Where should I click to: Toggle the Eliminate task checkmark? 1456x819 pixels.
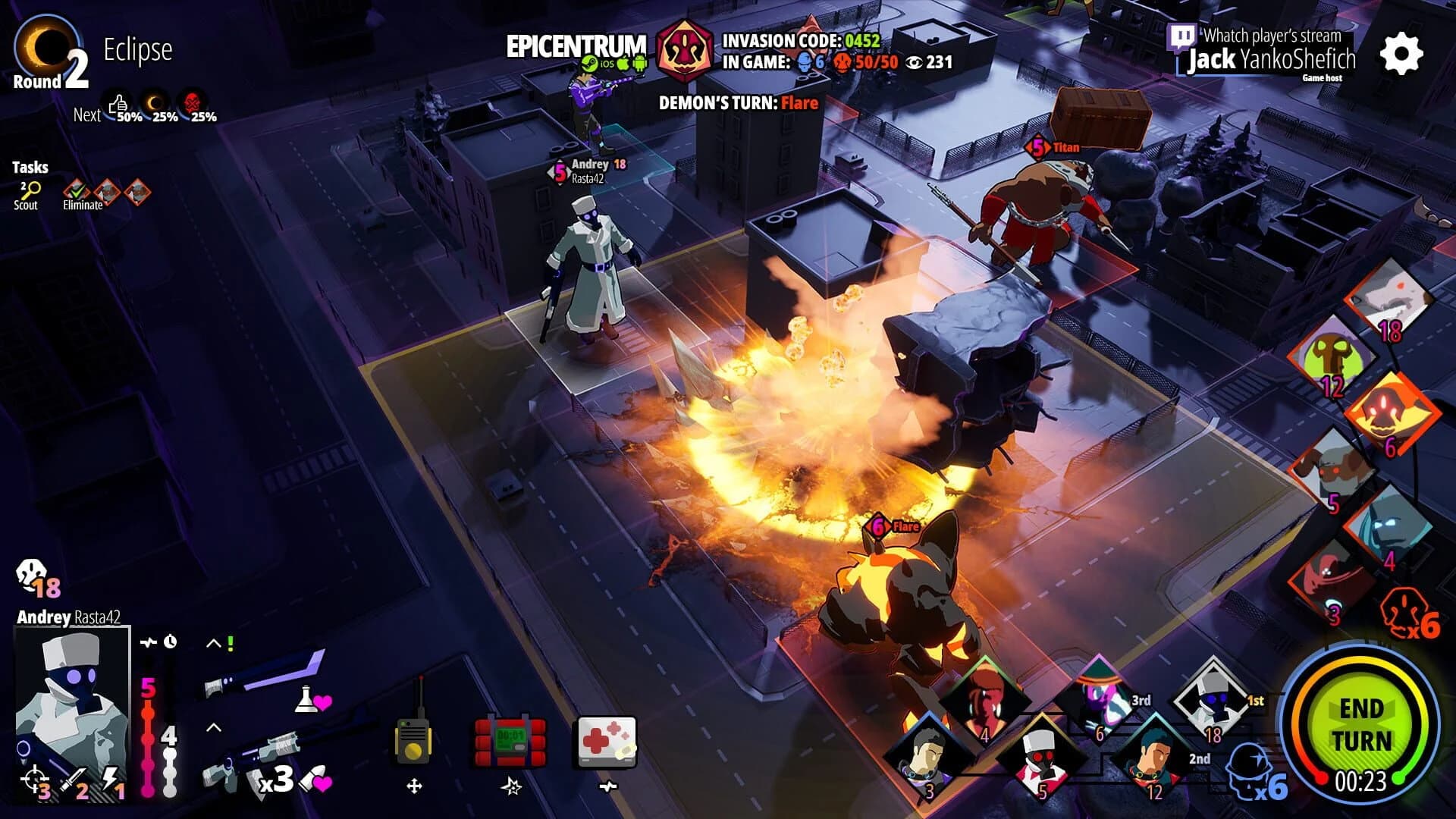(x=76, y=192)
